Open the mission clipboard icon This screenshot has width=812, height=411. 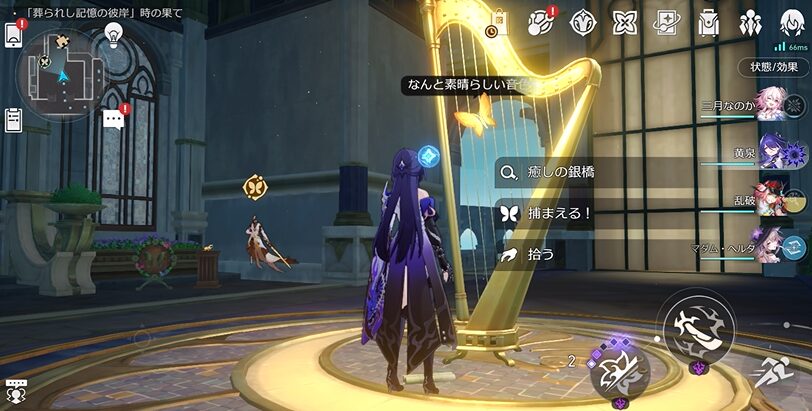(x=14, y=120)
